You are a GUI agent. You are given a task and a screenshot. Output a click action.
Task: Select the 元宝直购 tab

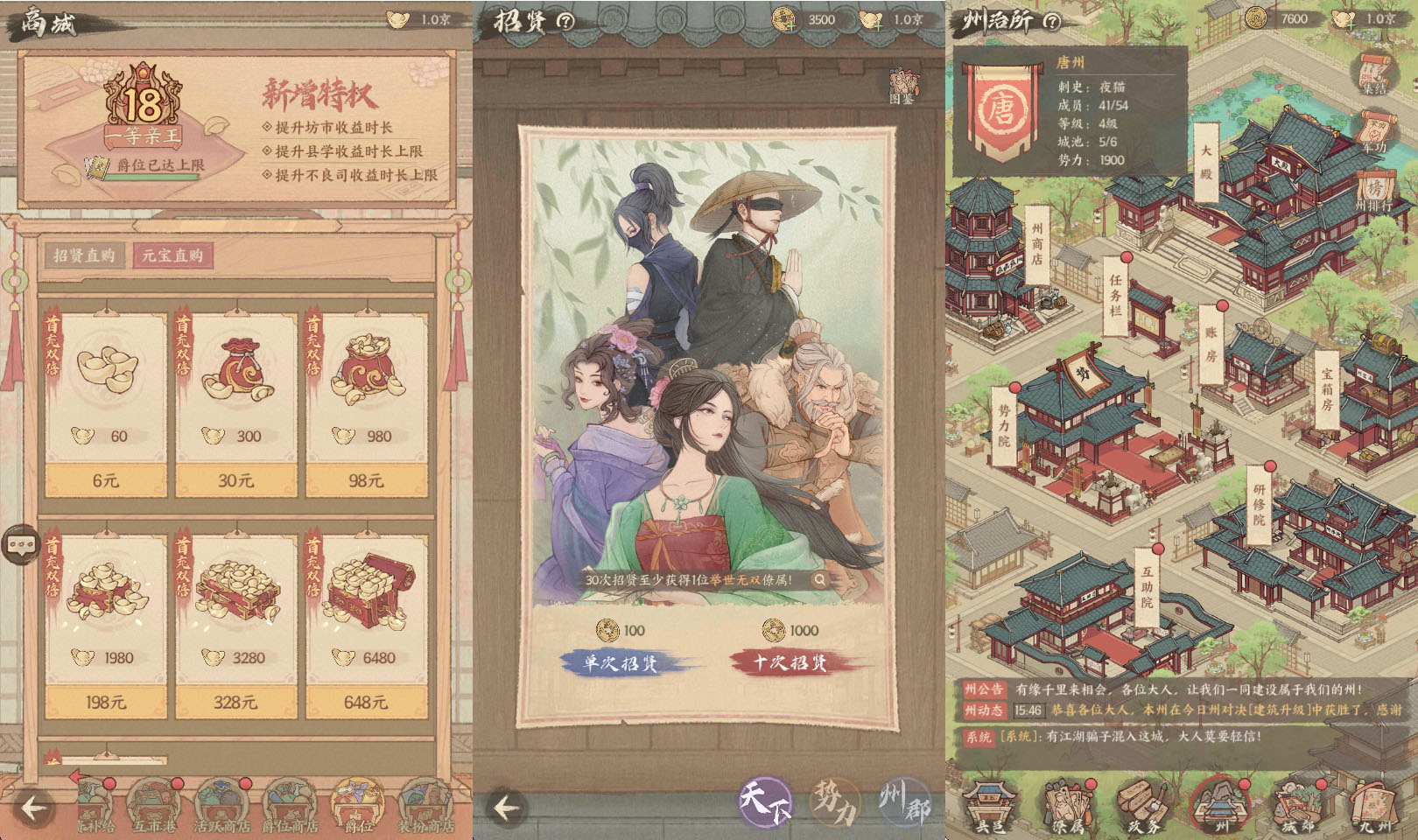172,255
